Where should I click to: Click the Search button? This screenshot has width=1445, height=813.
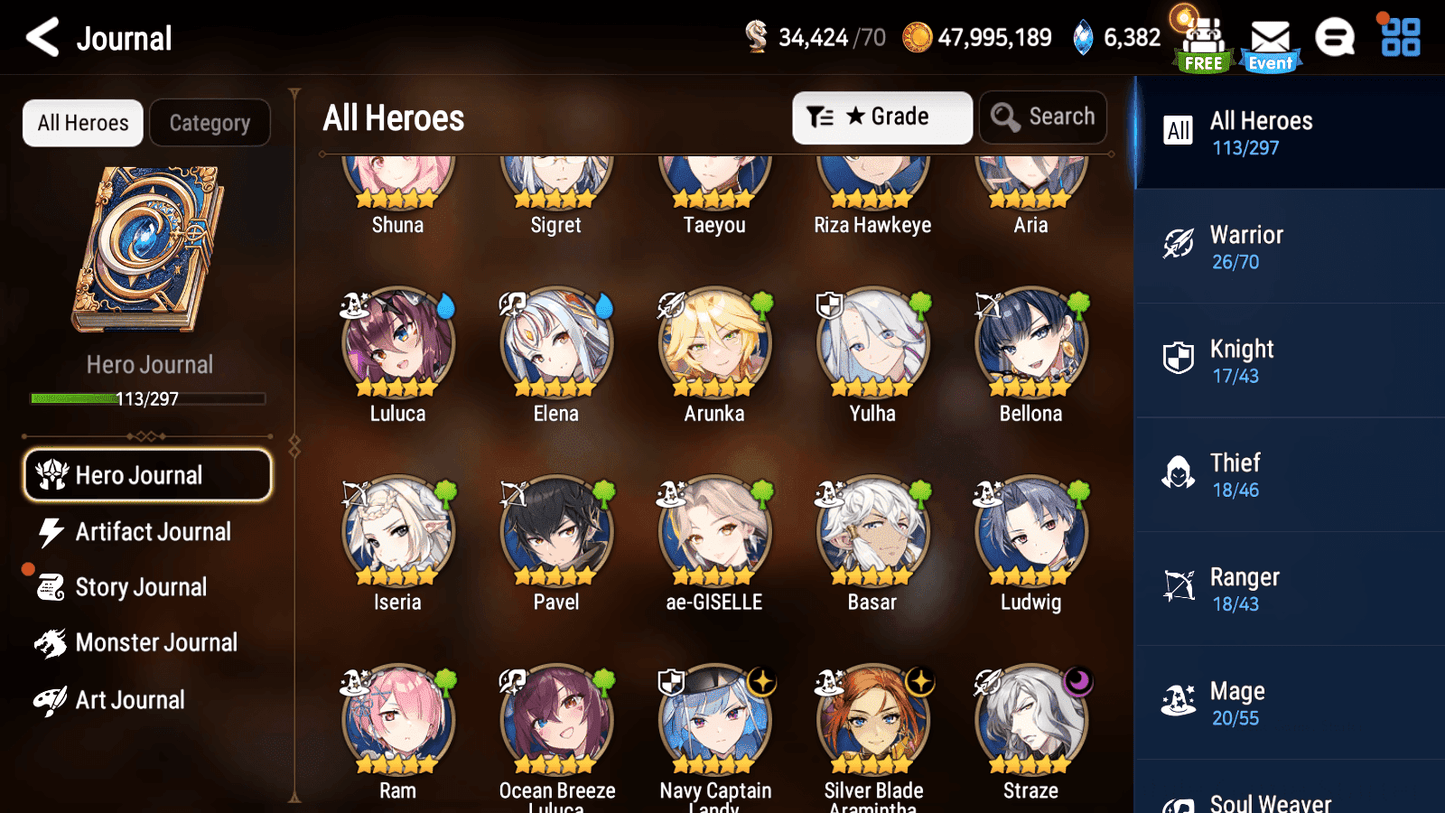point(1043,117)
